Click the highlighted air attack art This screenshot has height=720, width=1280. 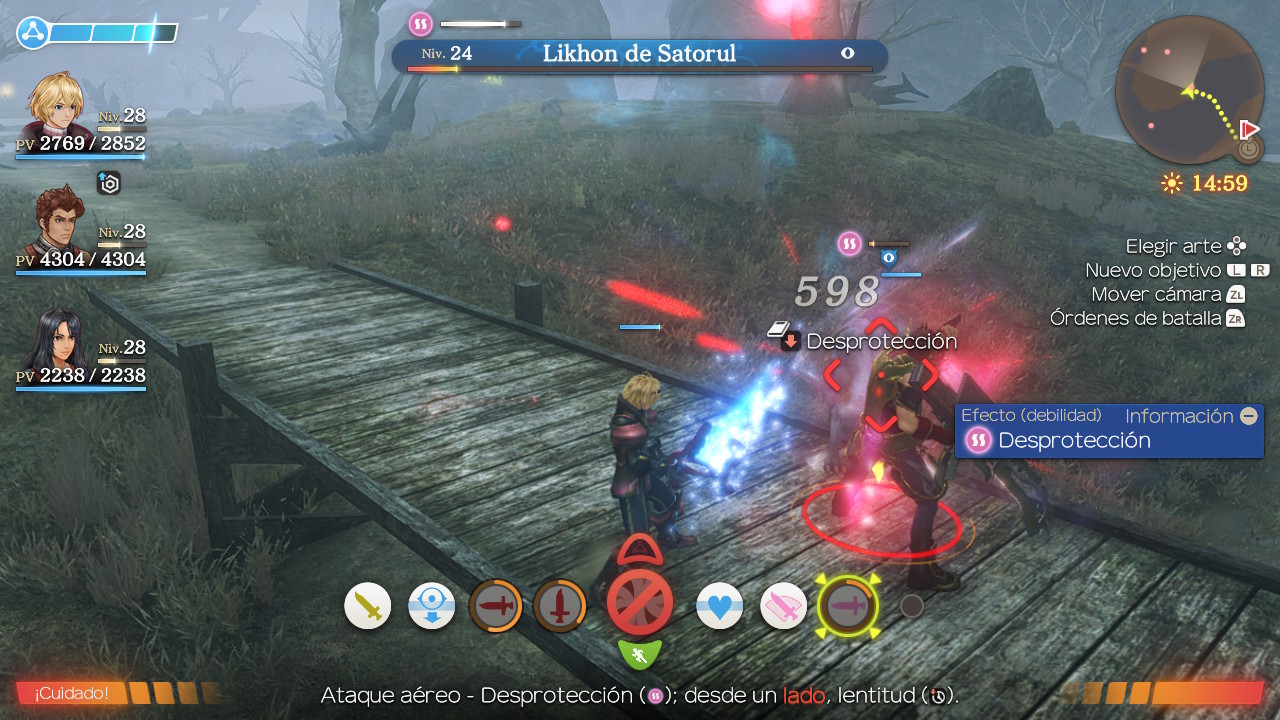click(x=848, y=606)
